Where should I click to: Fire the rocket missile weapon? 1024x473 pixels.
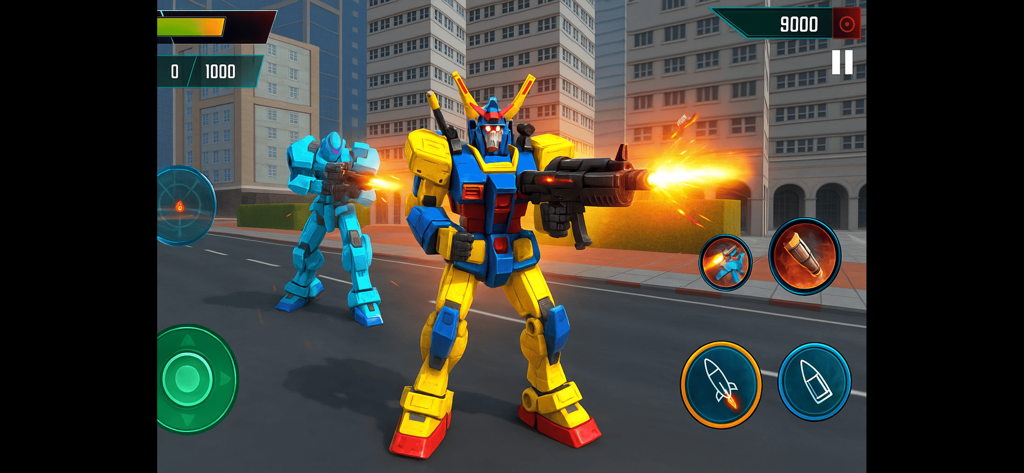click(x=721, y=382)
